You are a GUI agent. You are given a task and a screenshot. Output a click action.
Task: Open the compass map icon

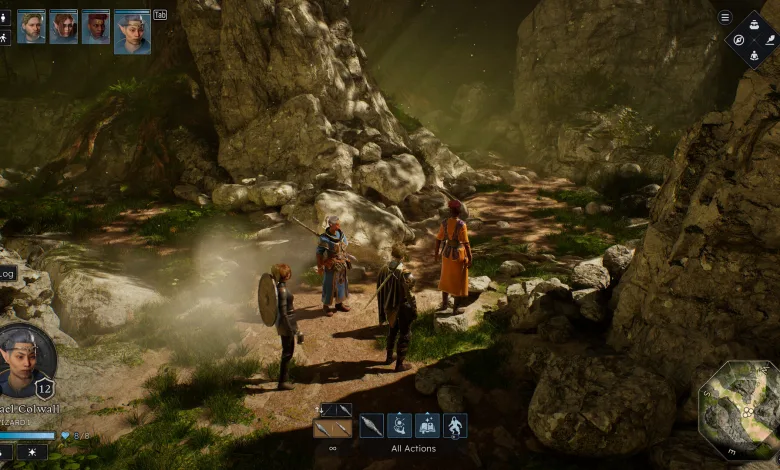click(738, 39)
